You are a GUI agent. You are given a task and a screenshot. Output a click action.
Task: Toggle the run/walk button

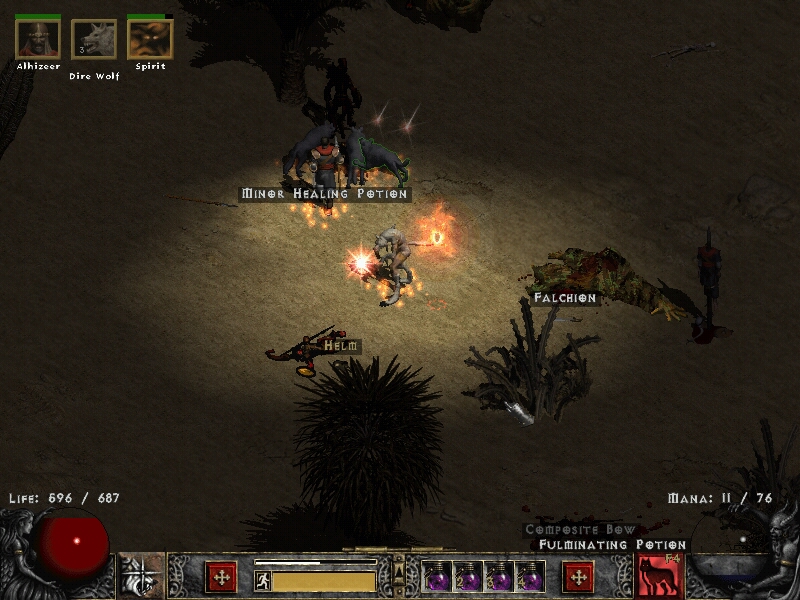(x=262, y=581)
